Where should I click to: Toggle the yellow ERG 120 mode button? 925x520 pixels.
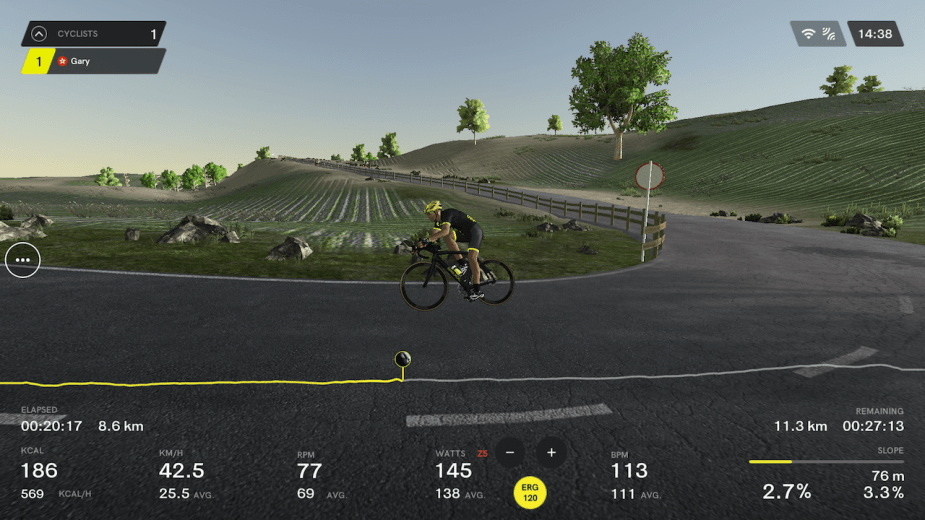[530, 492]
